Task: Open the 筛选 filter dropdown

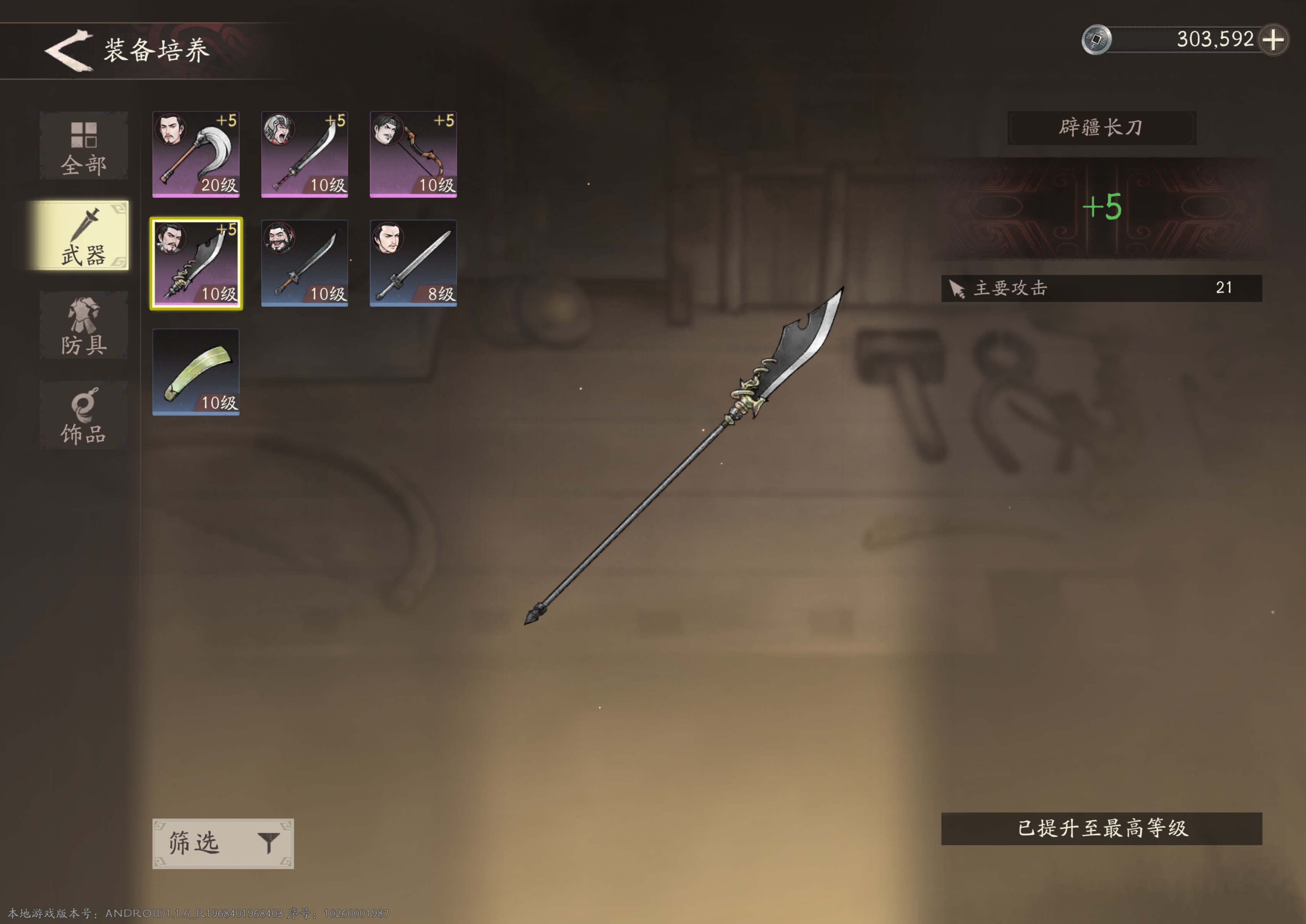Action: (x=223, y=843)
